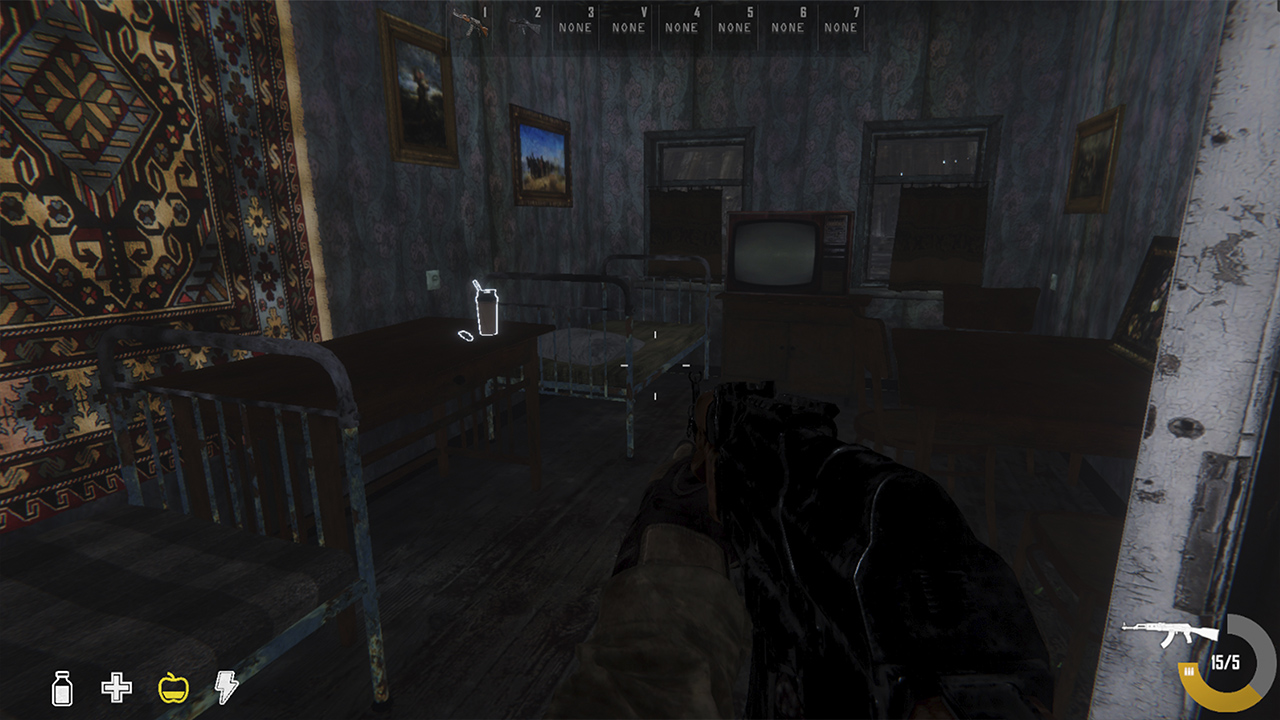This screenshot has width=1280, height=720.
Task: Select the AK rifle in weapon slot 1
Action: (470, 22)
